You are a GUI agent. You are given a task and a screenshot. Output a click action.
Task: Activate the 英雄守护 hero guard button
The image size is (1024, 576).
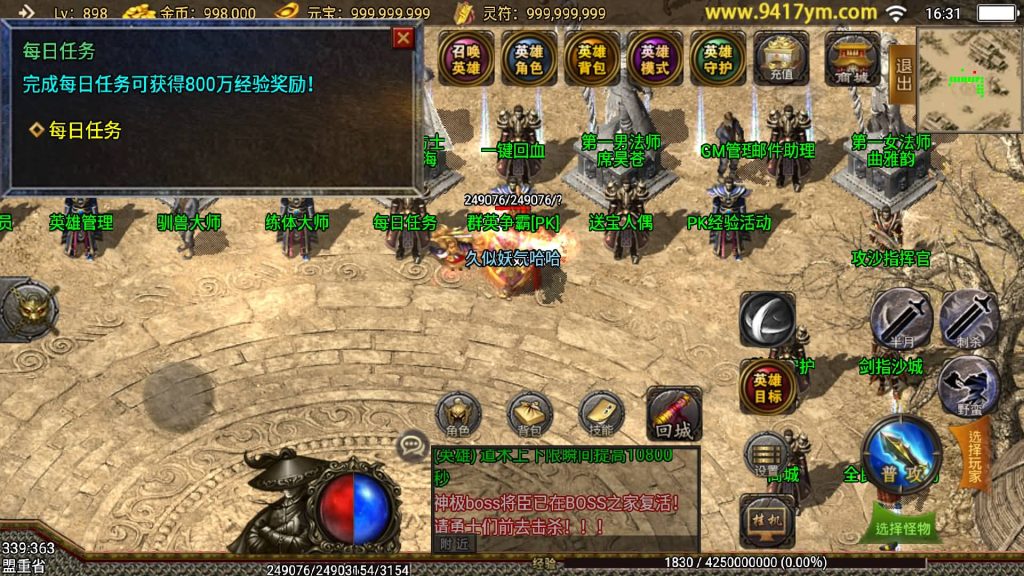(x=718, y=59)
